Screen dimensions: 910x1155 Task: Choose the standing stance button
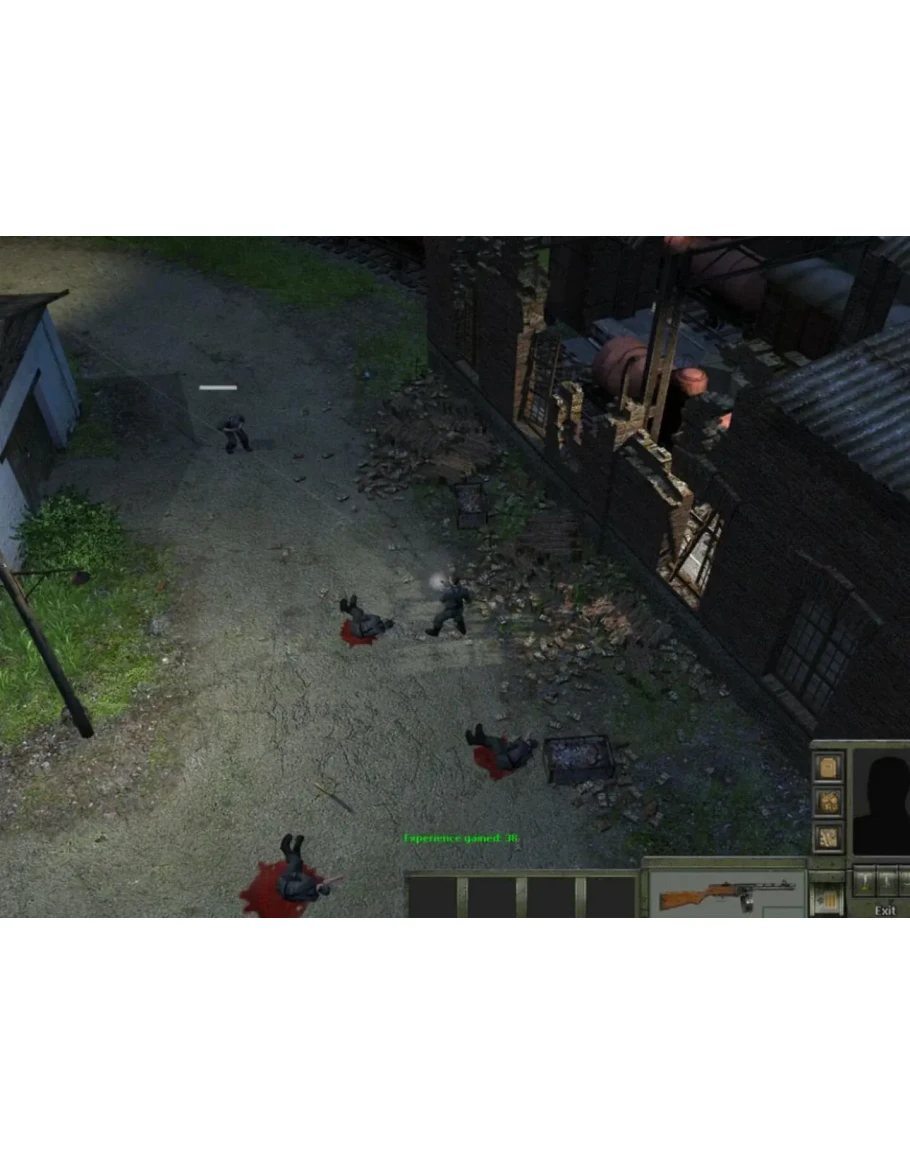tap(863, 881)
